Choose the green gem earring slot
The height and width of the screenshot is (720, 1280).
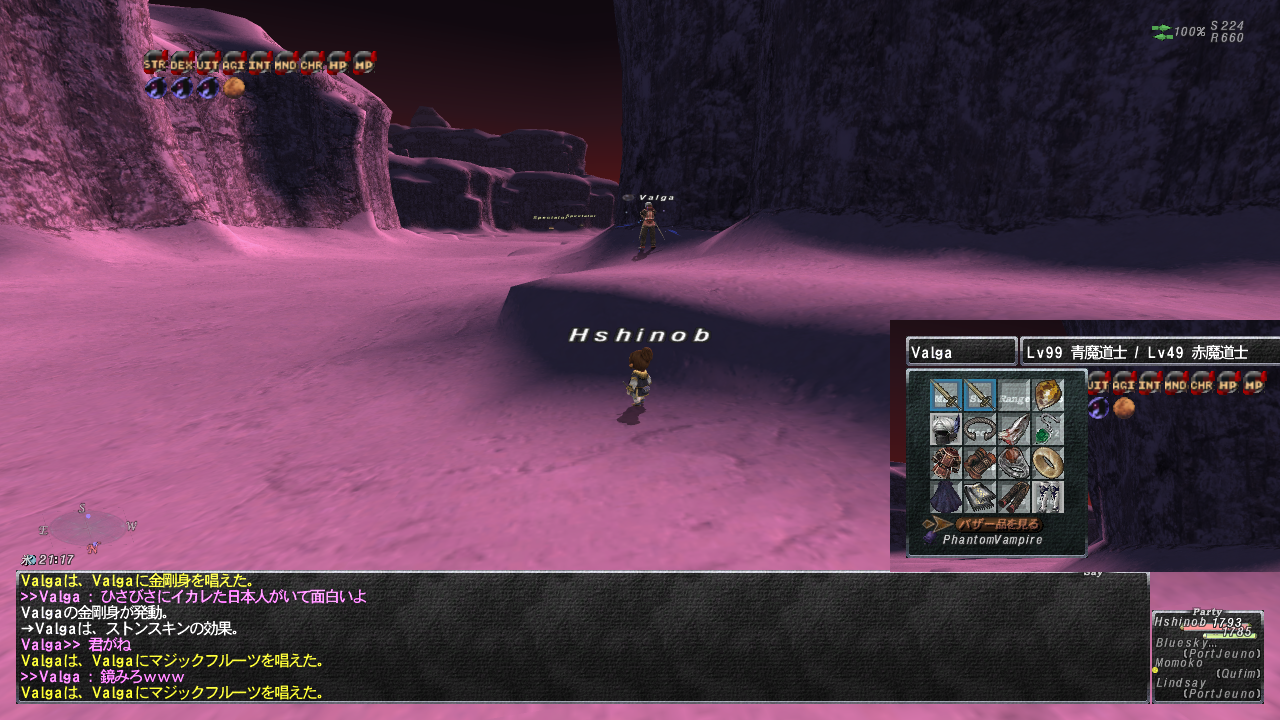[x=1047, y=429]
